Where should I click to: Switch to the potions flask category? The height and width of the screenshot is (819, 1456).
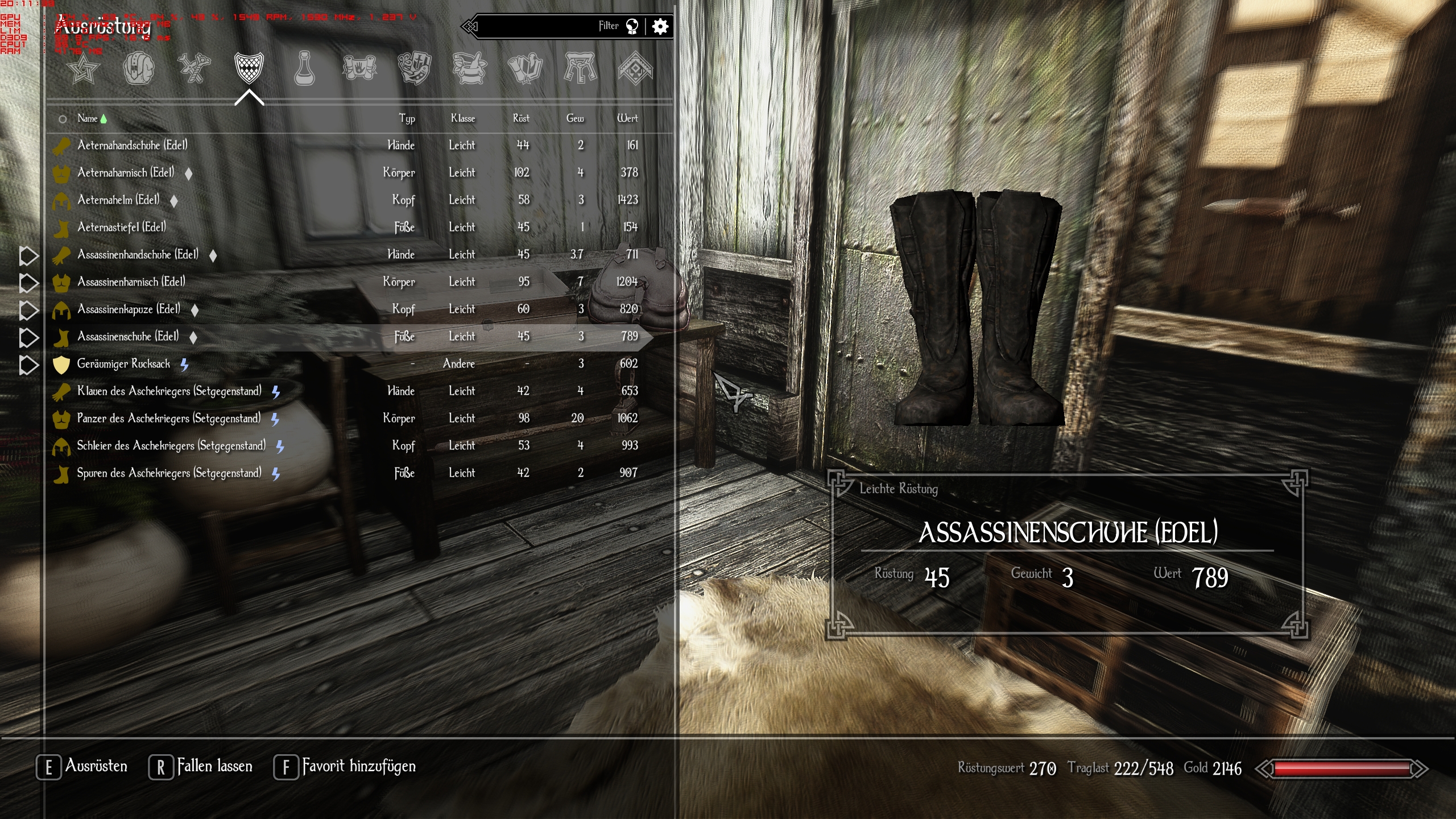tap(304, 69)
